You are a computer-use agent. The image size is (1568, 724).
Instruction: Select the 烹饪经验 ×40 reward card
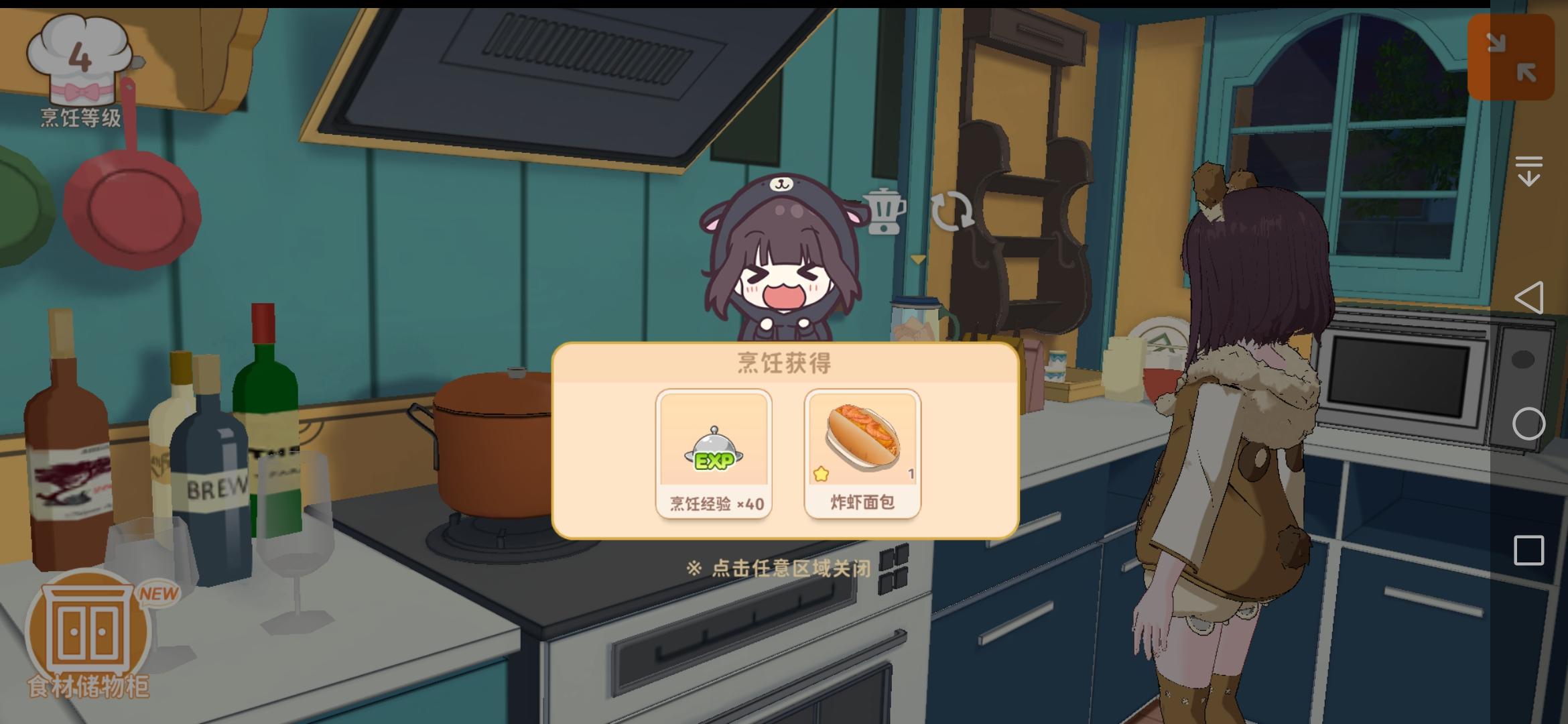pos(714,456)
